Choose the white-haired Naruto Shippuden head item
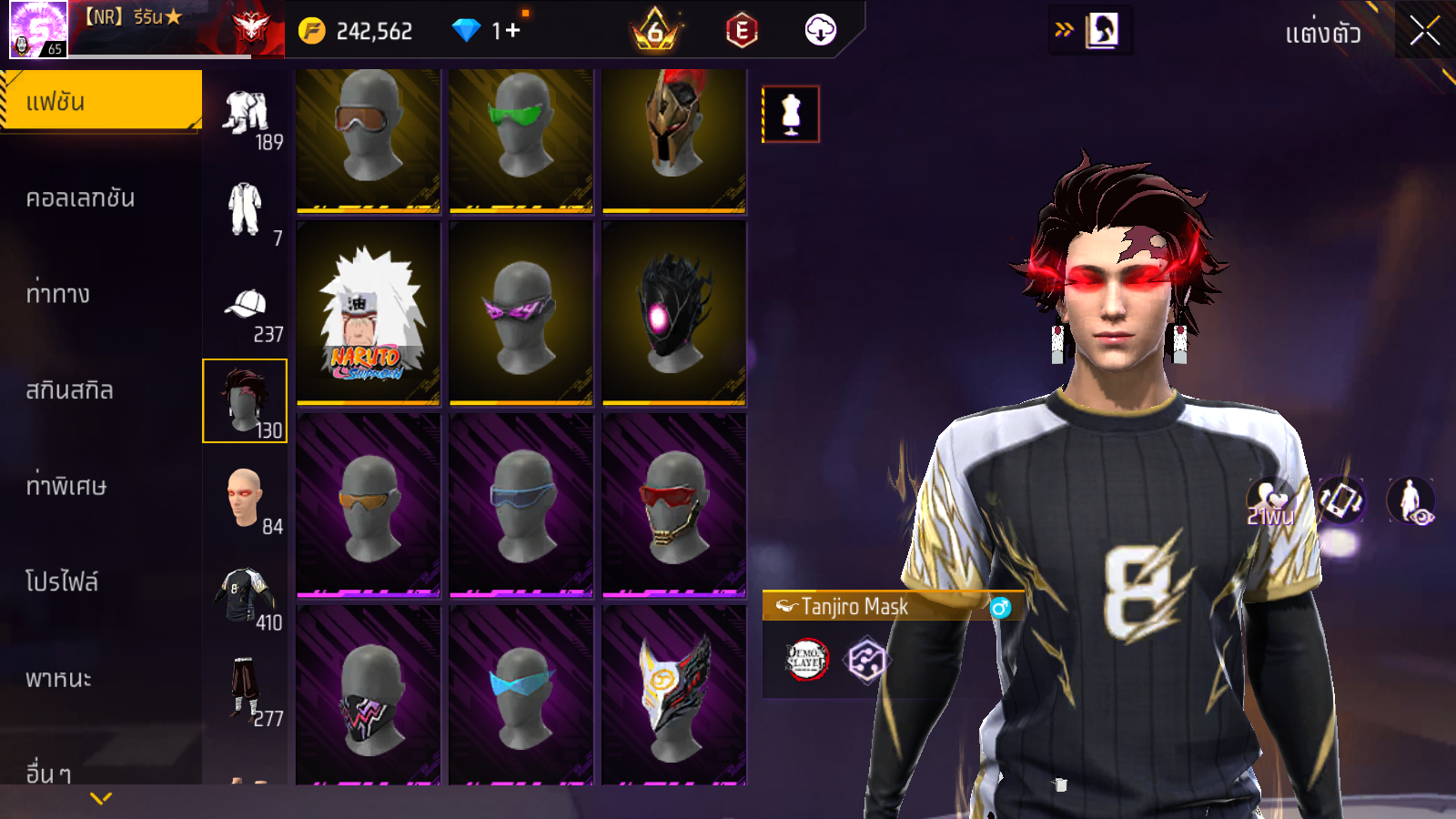Image resolution: width=1456 pixels, height=819 pixels. pos(368,313)
